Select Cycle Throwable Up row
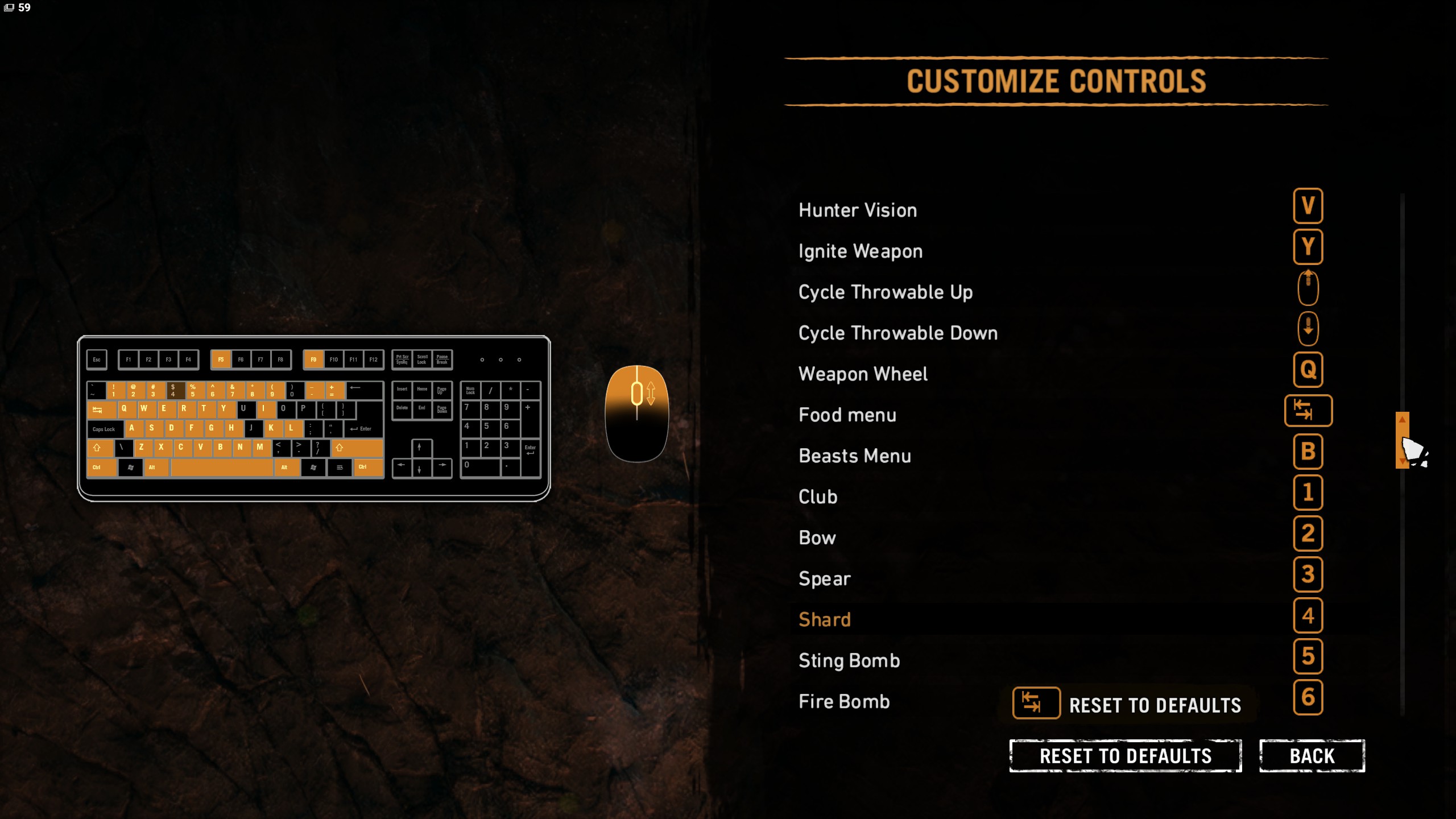The height and width of the screenshot is (819, 1456). coord(885,292)
